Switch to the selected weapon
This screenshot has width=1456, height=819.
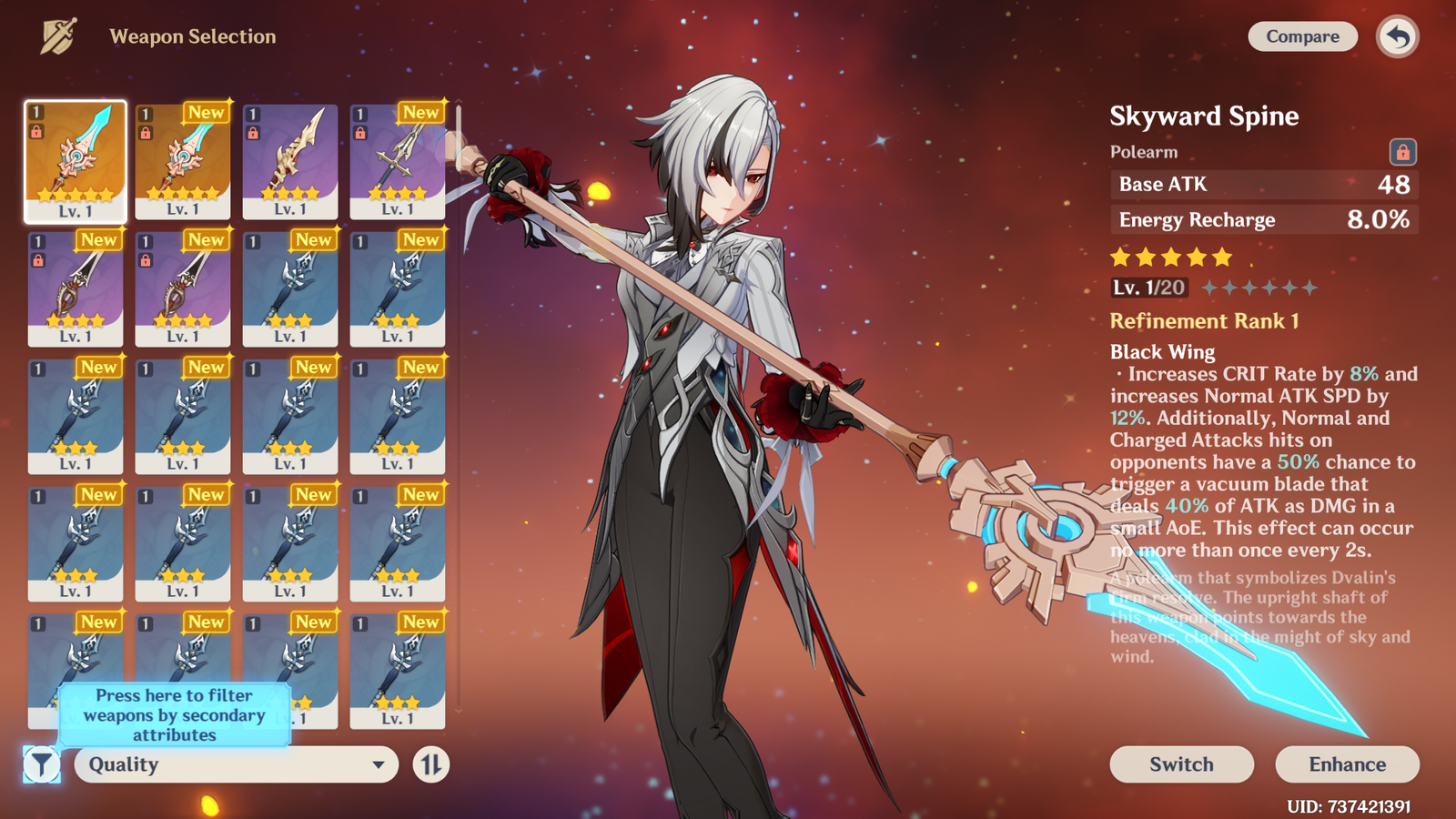click(1181, 764)
